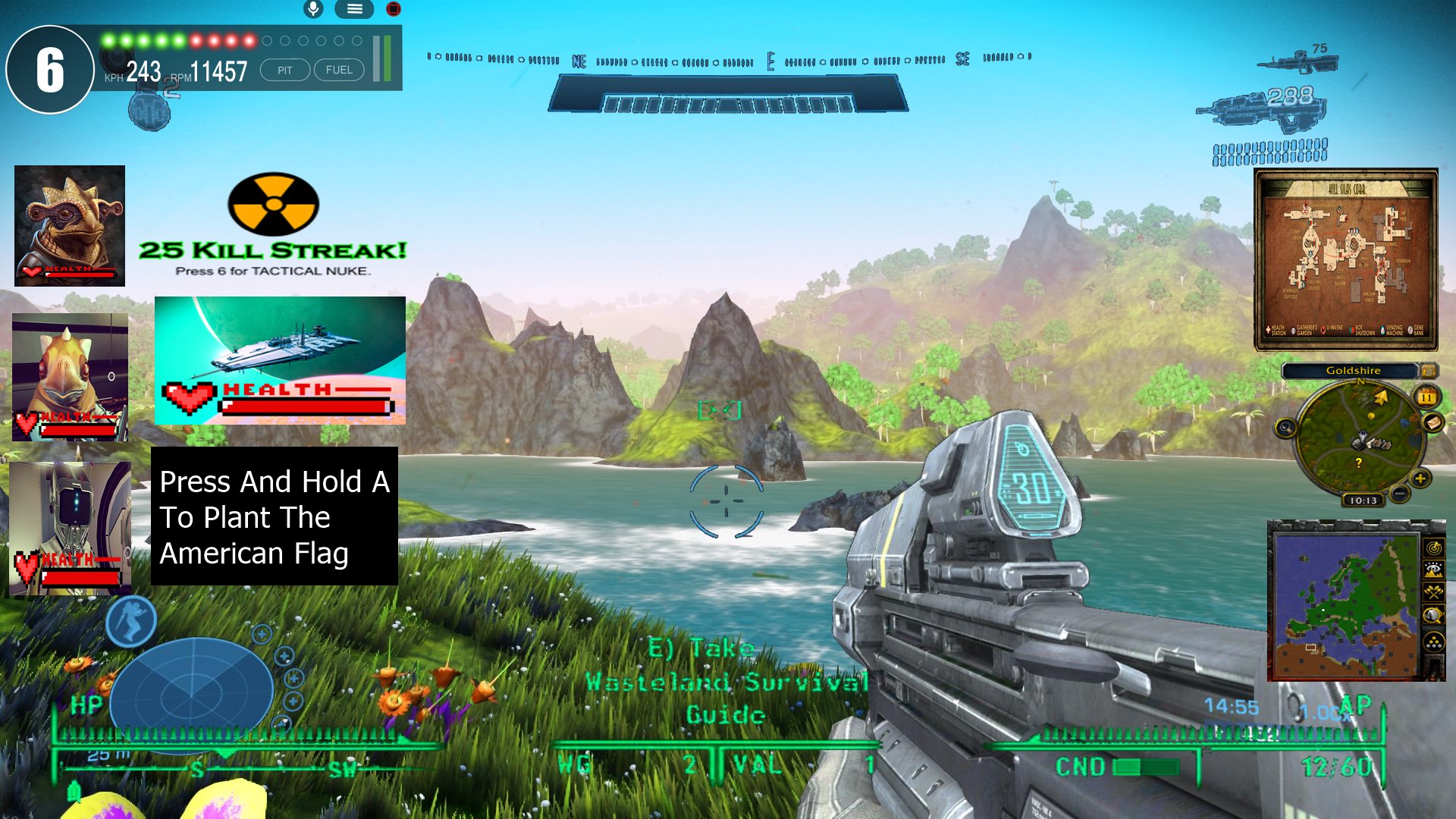Tap the PIT button
This screenshot has width=1456, height=819.
(x=284, y=71)
